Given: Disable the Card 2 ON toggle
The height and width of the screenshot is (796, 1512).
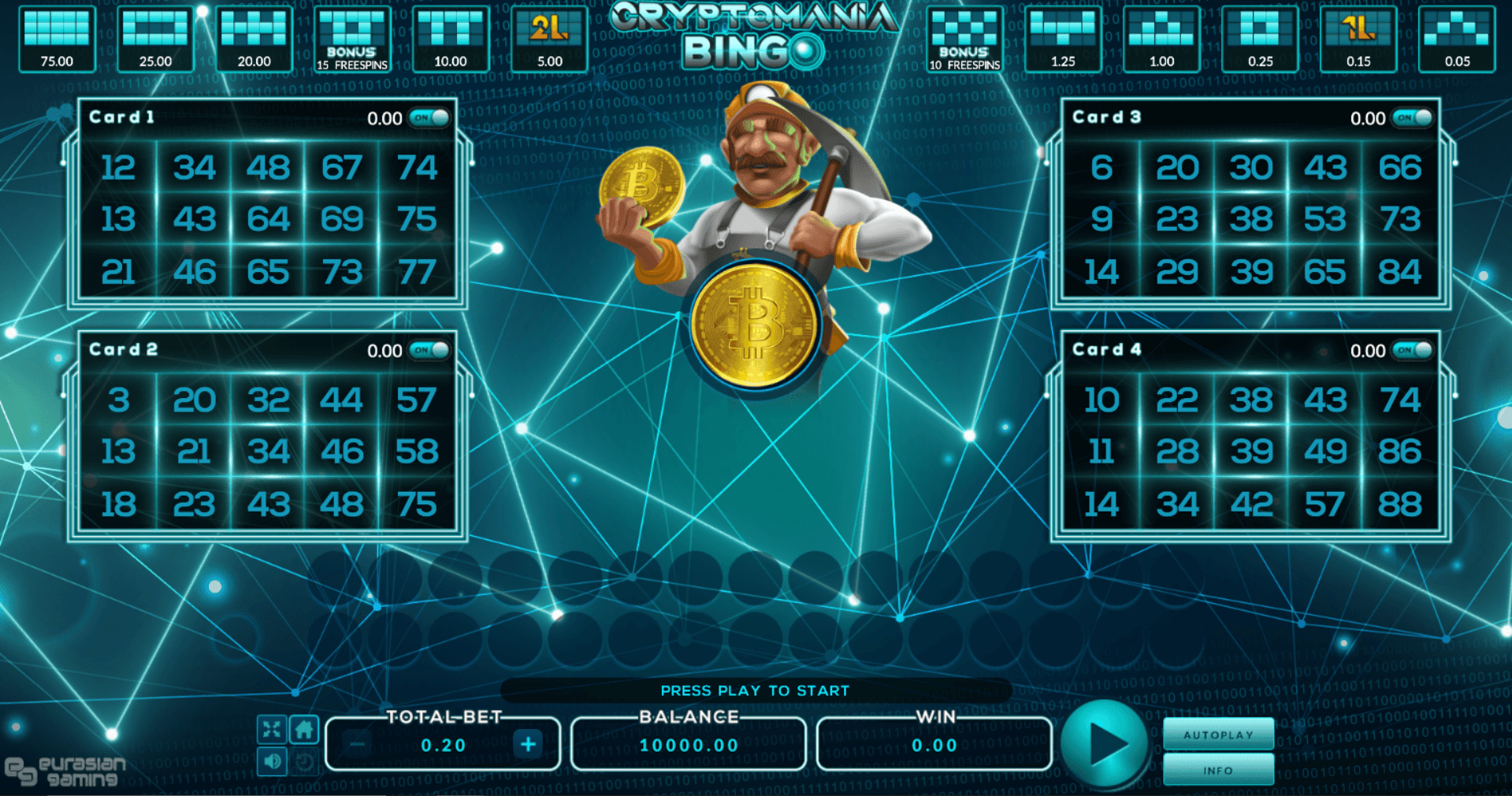Looking at the screenshot, I should [429, 349].
